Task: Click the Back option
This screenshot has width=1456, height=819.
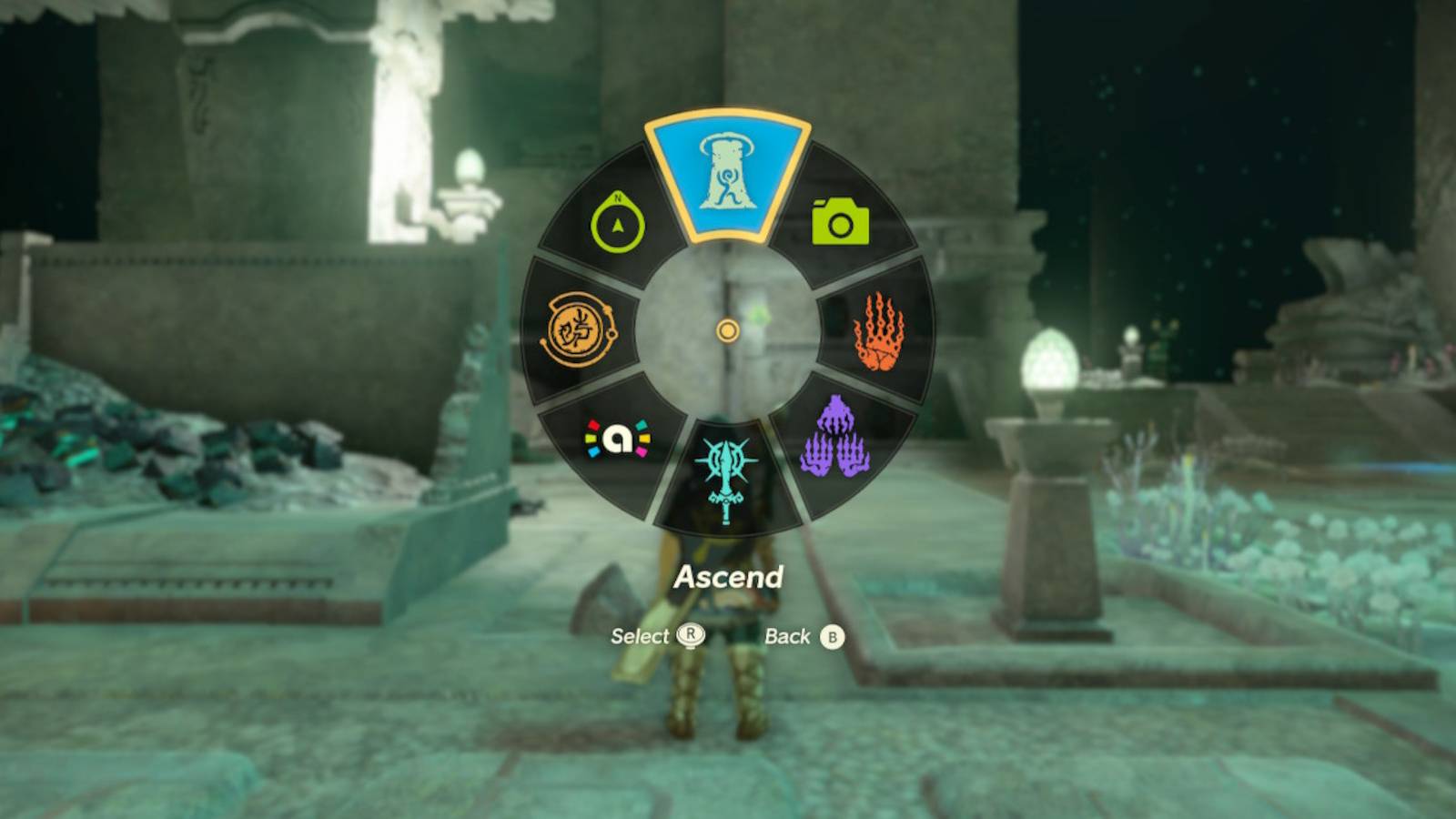Action: point(788,636)
